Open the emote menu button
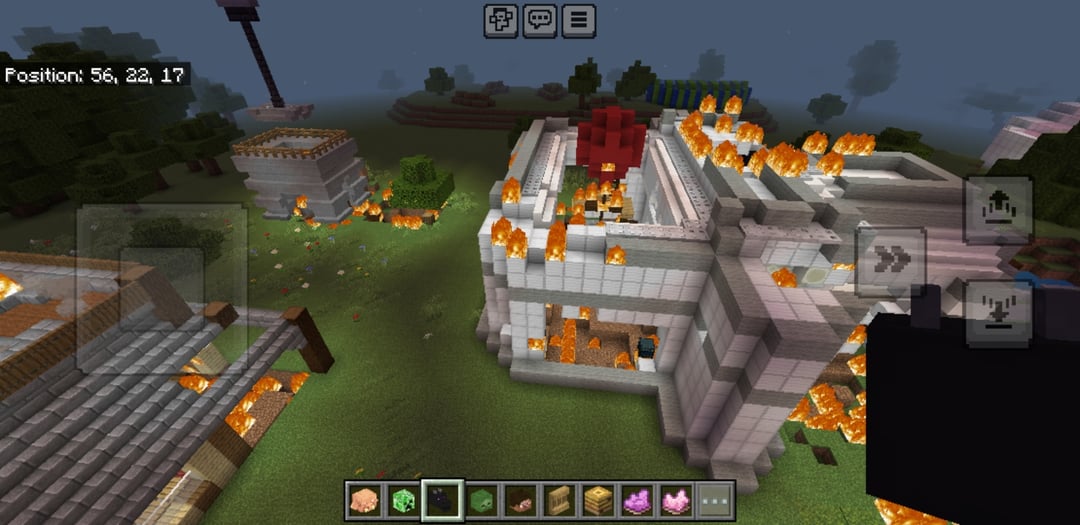This screenshot has height=525, width=1080. [x=500, y=20]
